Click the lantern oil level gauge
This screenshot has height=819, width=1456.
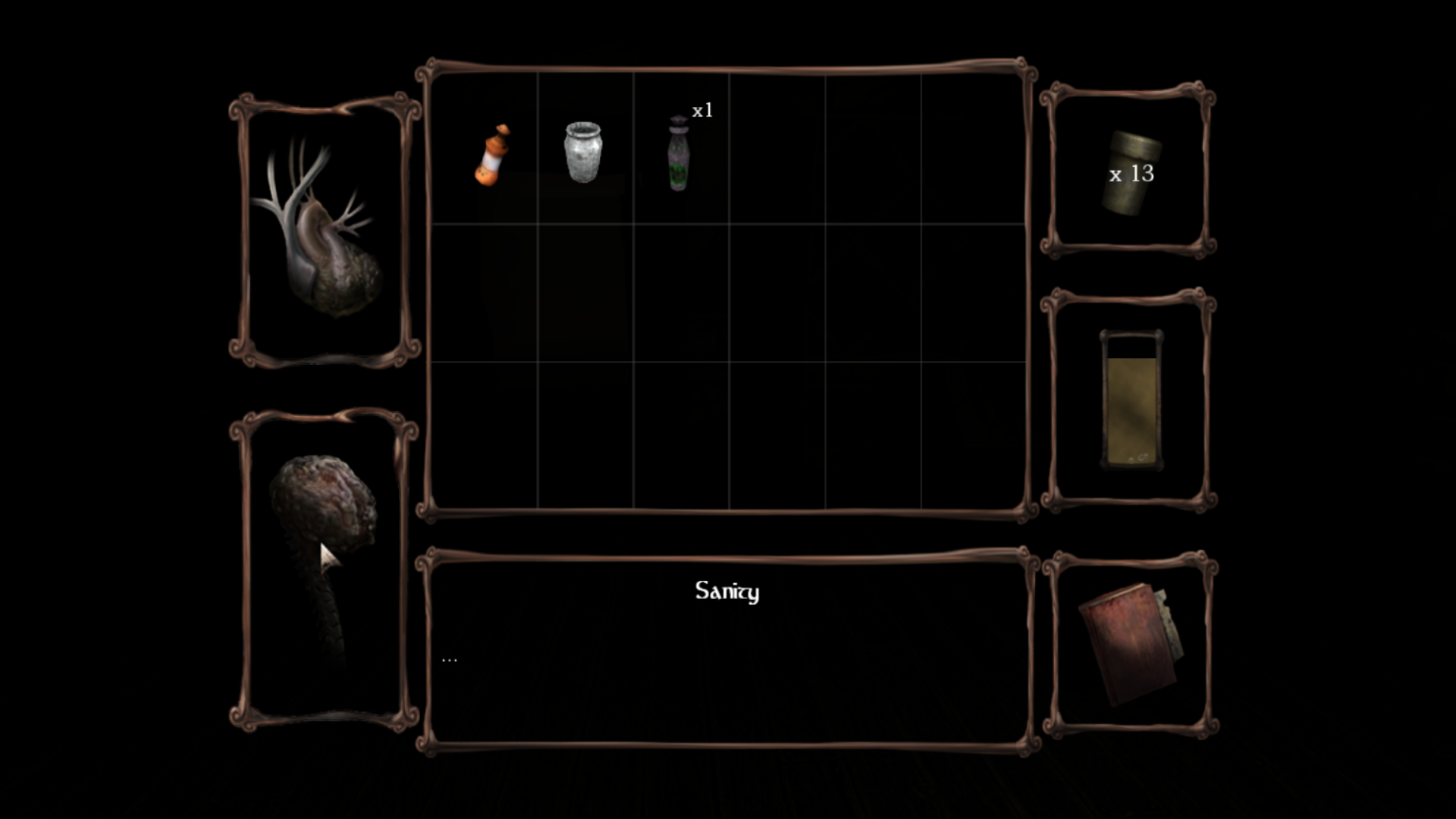[1131, 400]
